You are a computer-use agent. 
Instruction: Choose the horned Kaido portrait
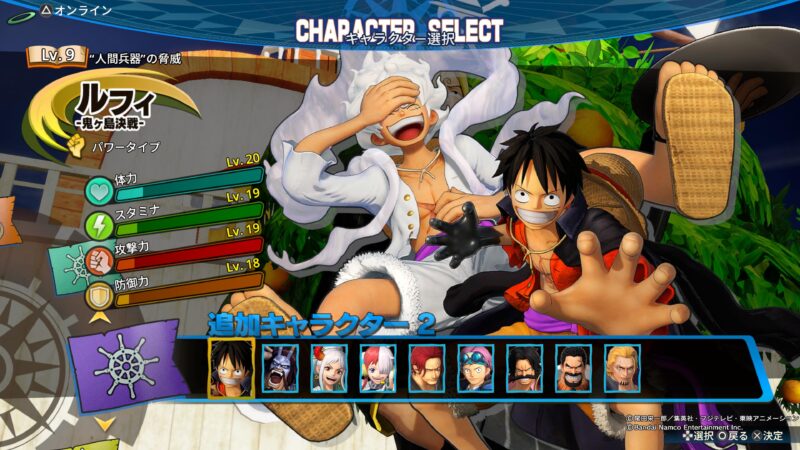[x=280, y=369]
